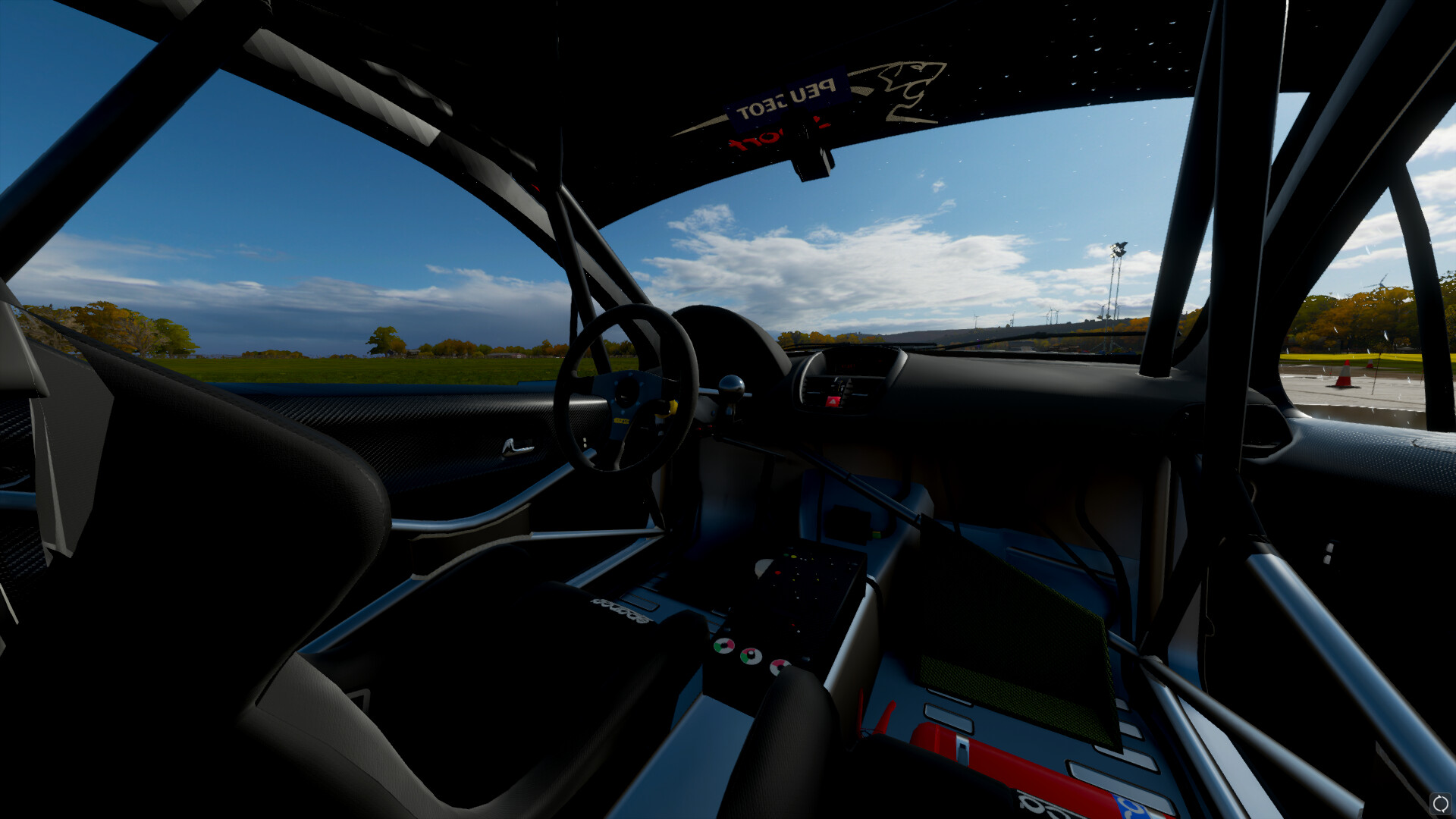This screenshot has height=819, width=1456.
Task: Click the circular arrows refresh icon
Action: pyautogui.click(x=1439, y=803)
